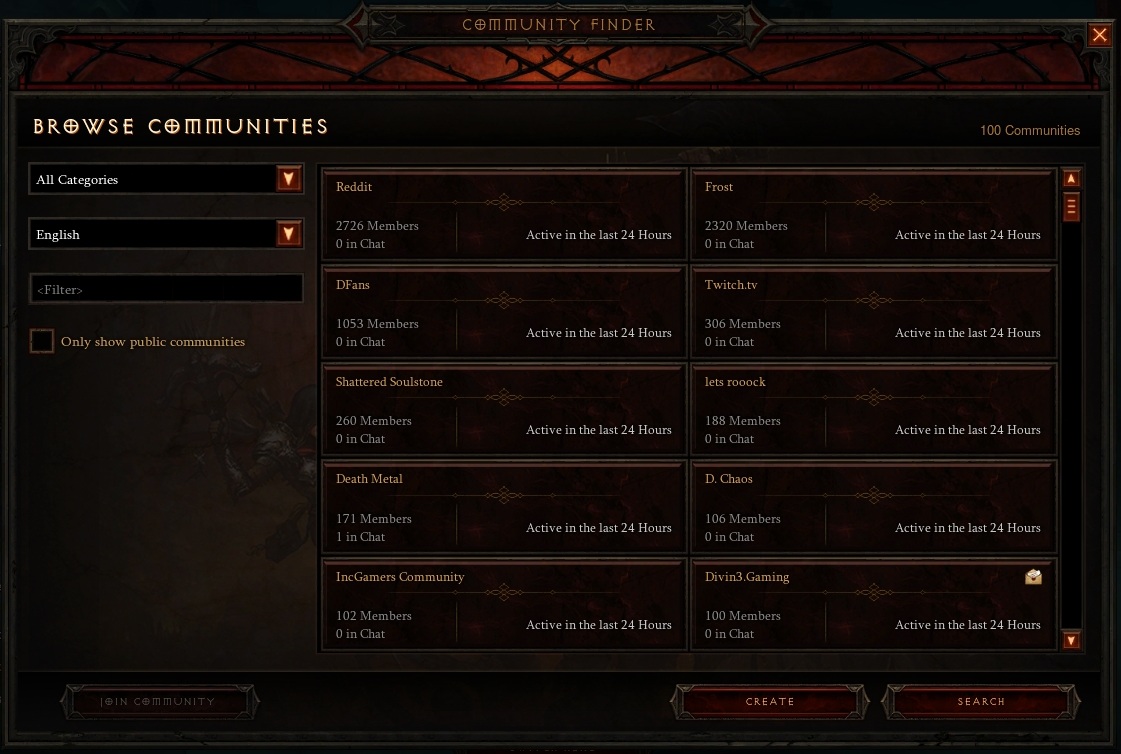Viewport: 1121px width, 754px height.
Task: Select the Shattered Soulstone community
Action: click(x=503, y=410)
